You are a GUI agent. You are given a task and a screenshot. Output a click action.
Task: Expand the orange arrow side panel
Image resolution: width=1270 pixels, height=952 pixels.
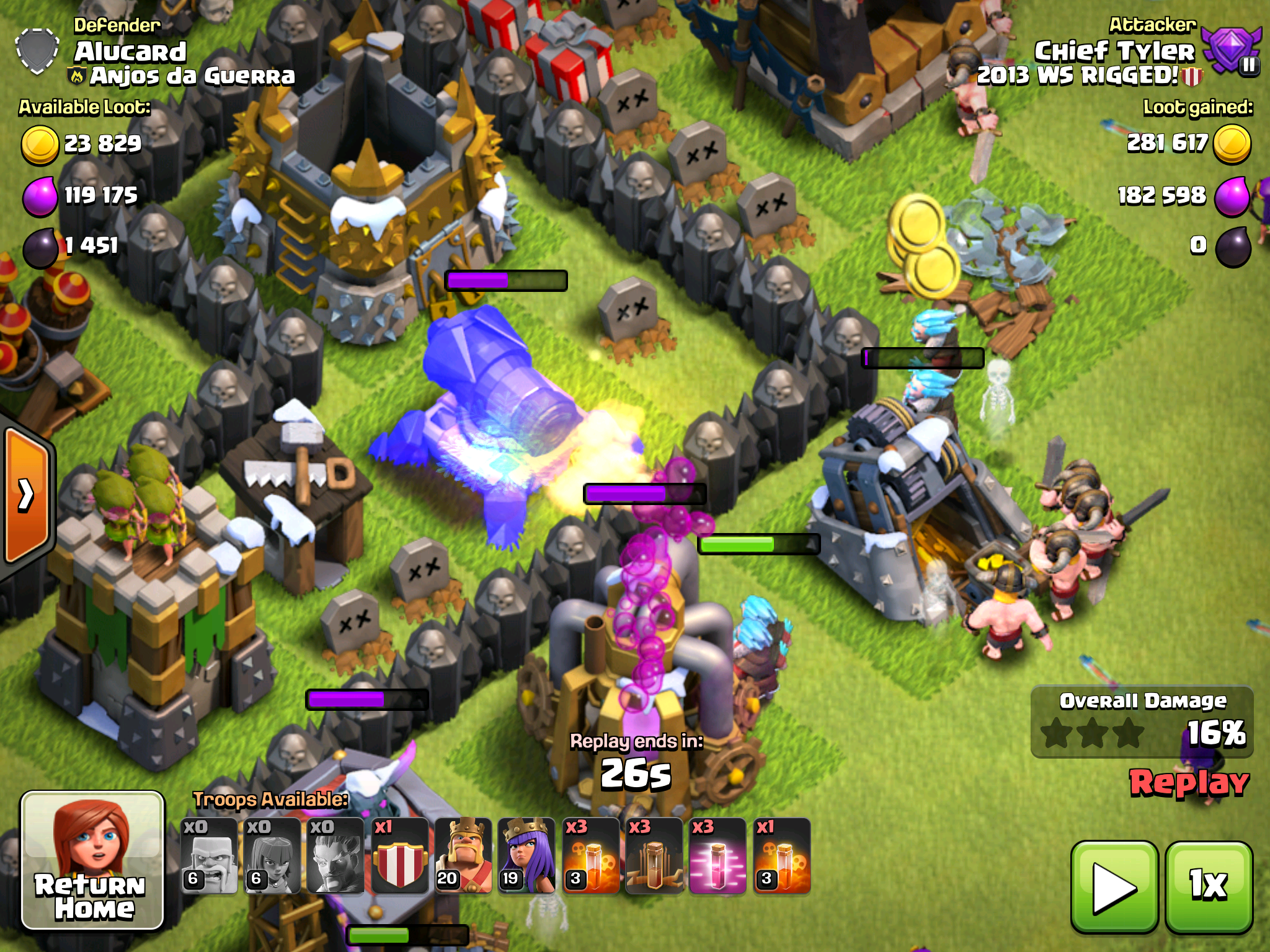(27, 495)
